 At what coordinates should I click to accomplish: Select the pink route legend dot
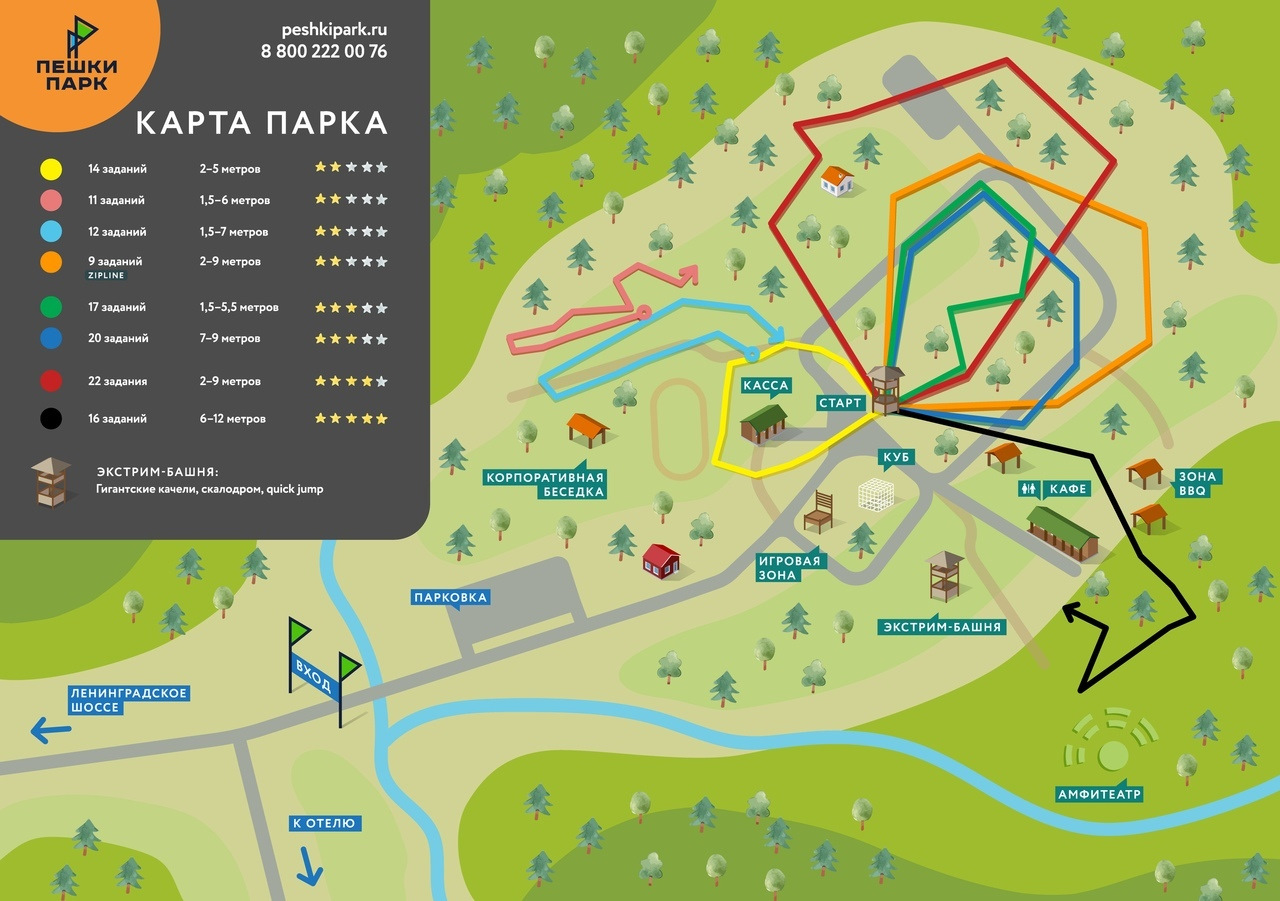click(51, 200)
